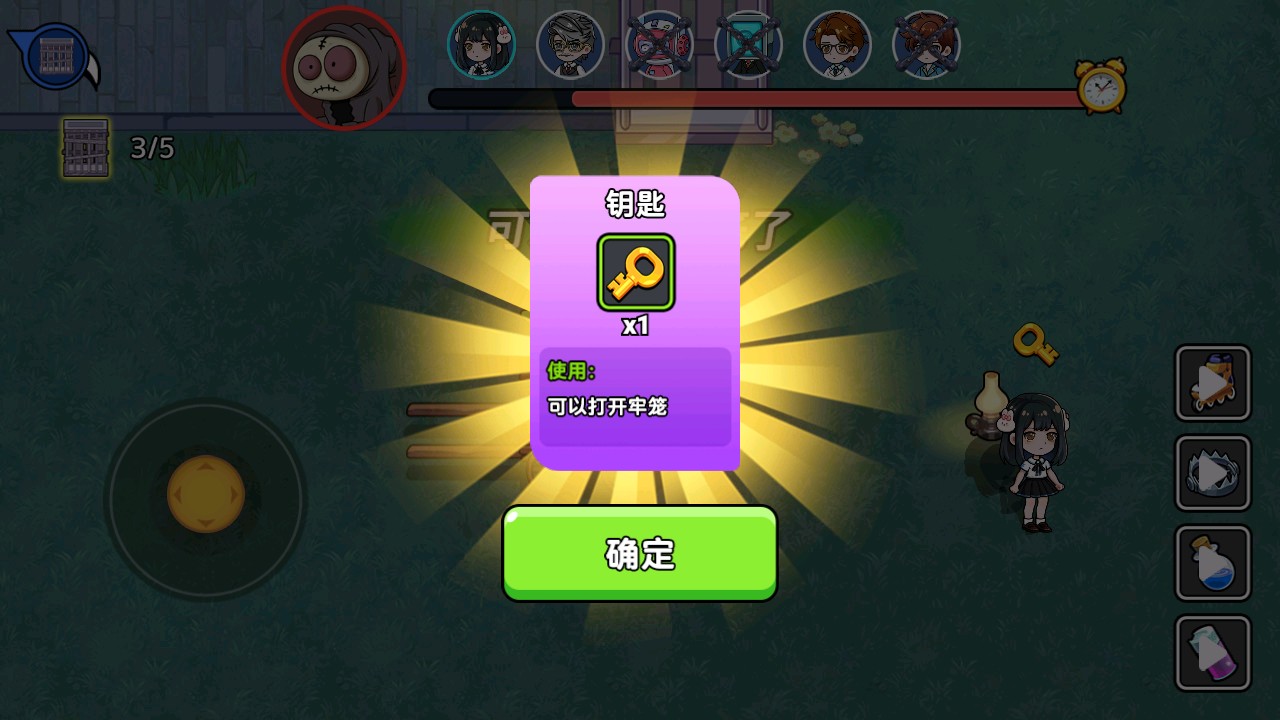
Task: Select the bear trap item icon
Action: click(x=1212, y=472)
